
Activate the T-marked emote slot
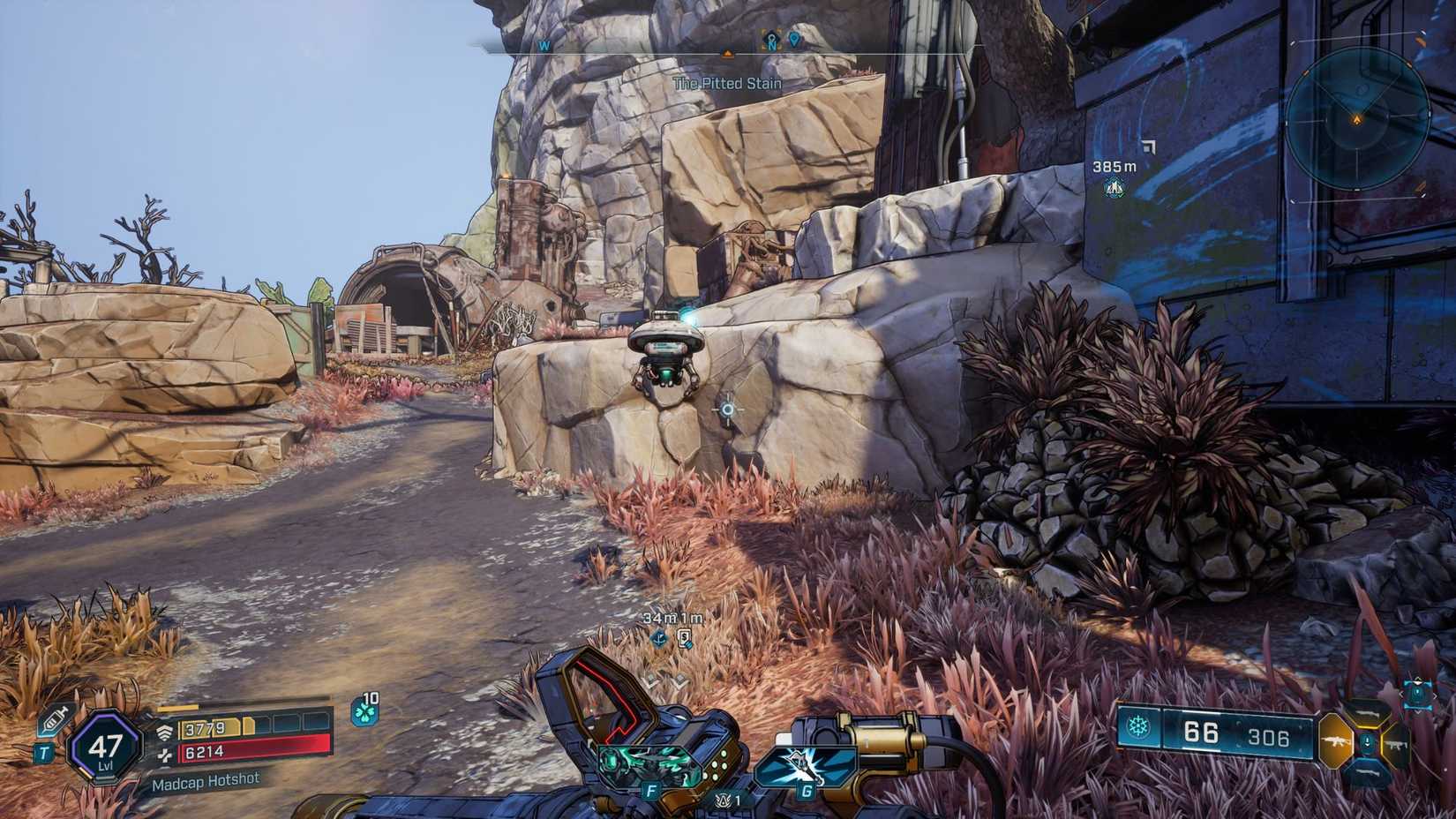coord(44,753)
